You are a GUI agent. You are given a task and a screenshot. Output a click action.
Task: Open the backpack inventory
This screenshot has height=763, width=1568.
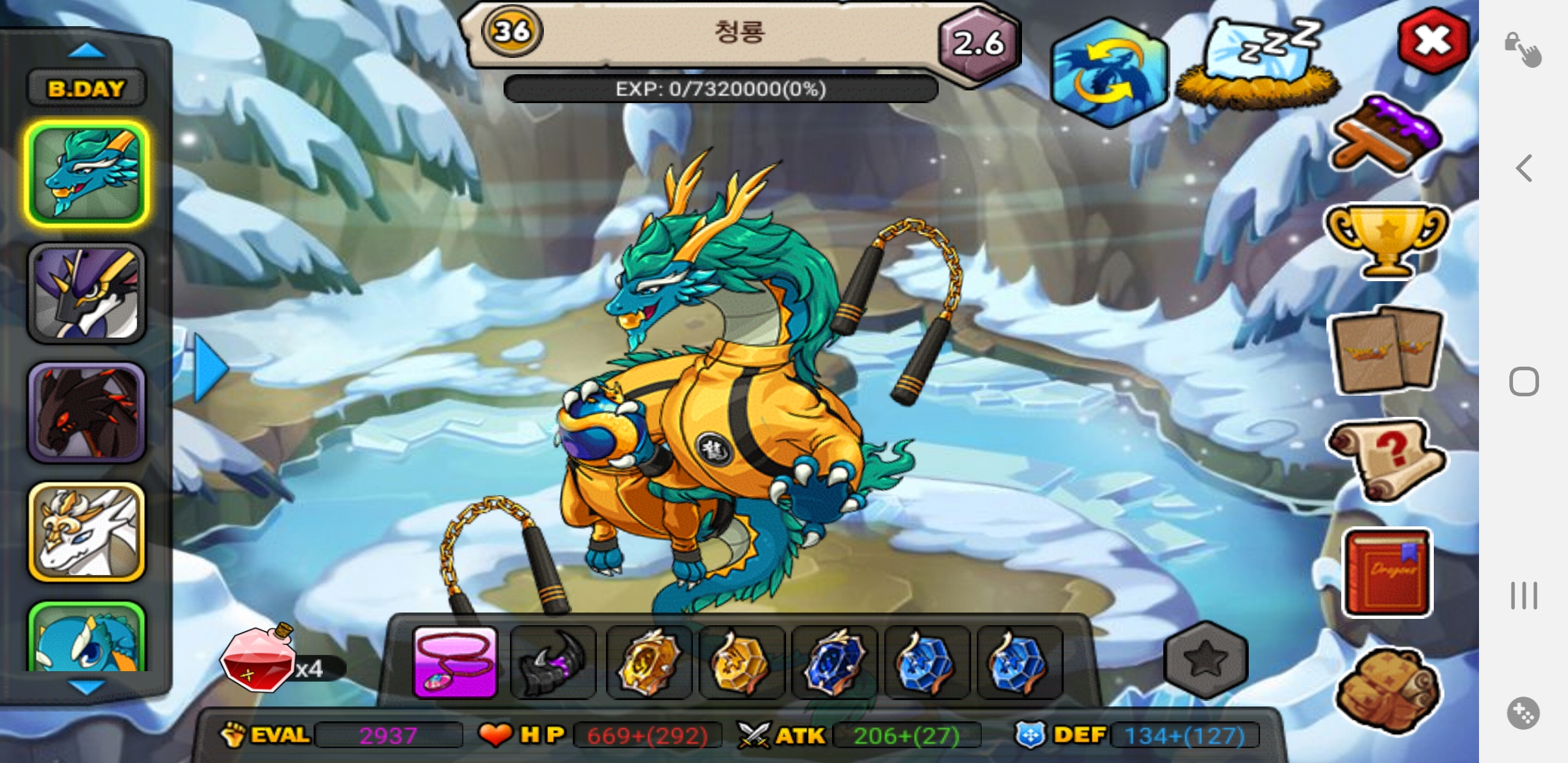tap(1386, 689)
